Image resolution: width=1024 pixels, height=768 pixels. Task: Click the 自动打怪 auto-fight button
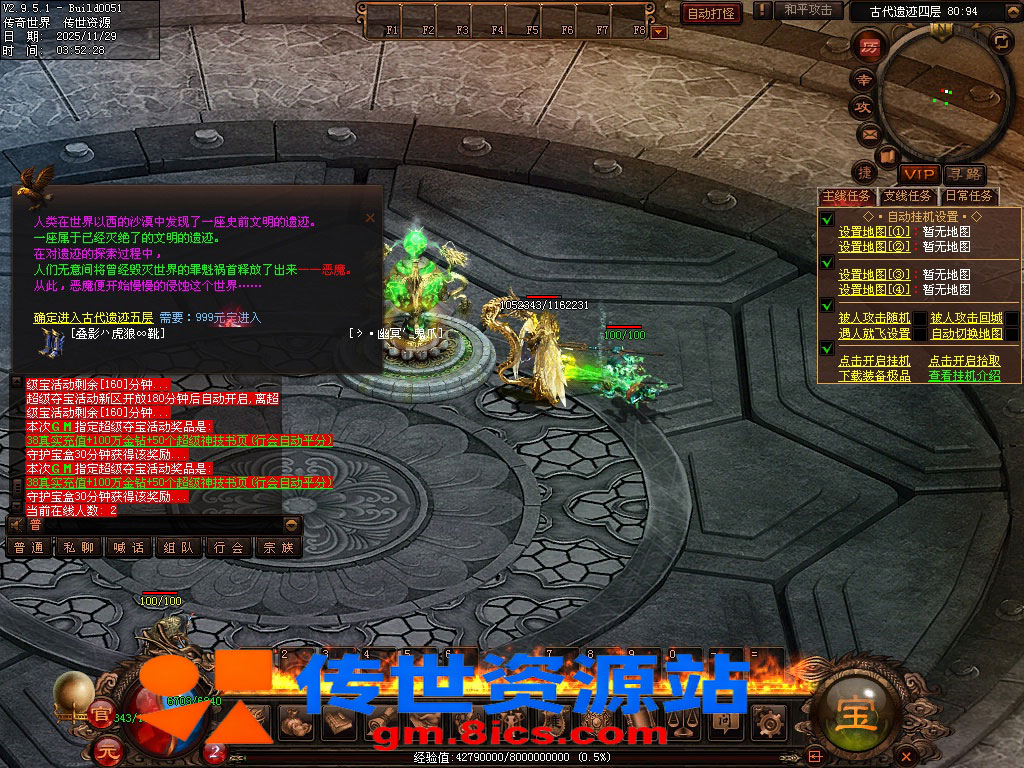click(x=711, y=13)
